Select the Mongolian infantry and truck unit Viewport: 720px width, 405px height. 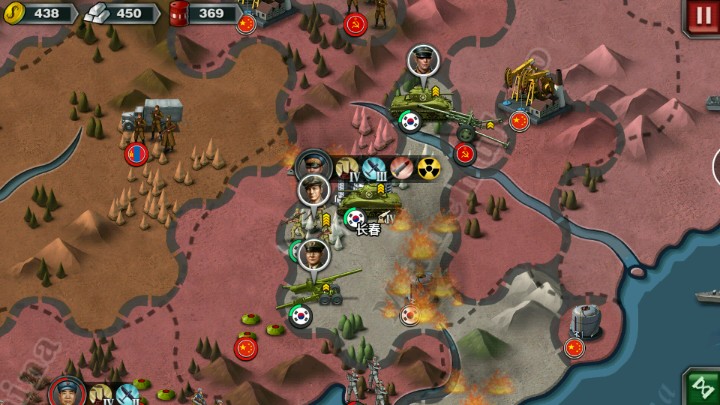click(148, 125)
